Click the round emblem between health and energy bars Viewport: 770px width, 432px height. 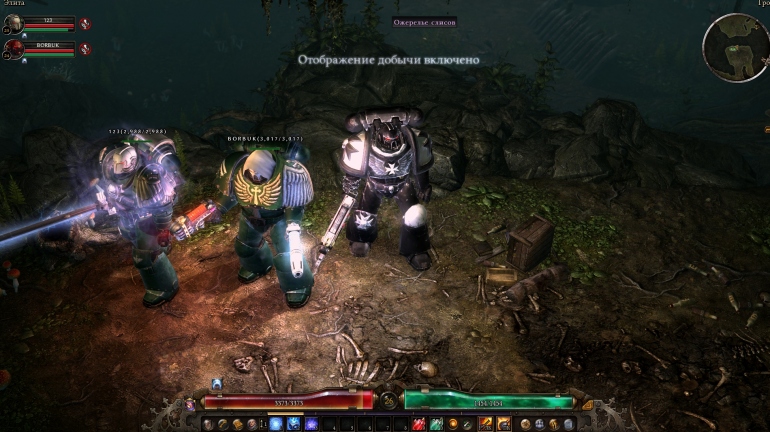pos(388,401)
